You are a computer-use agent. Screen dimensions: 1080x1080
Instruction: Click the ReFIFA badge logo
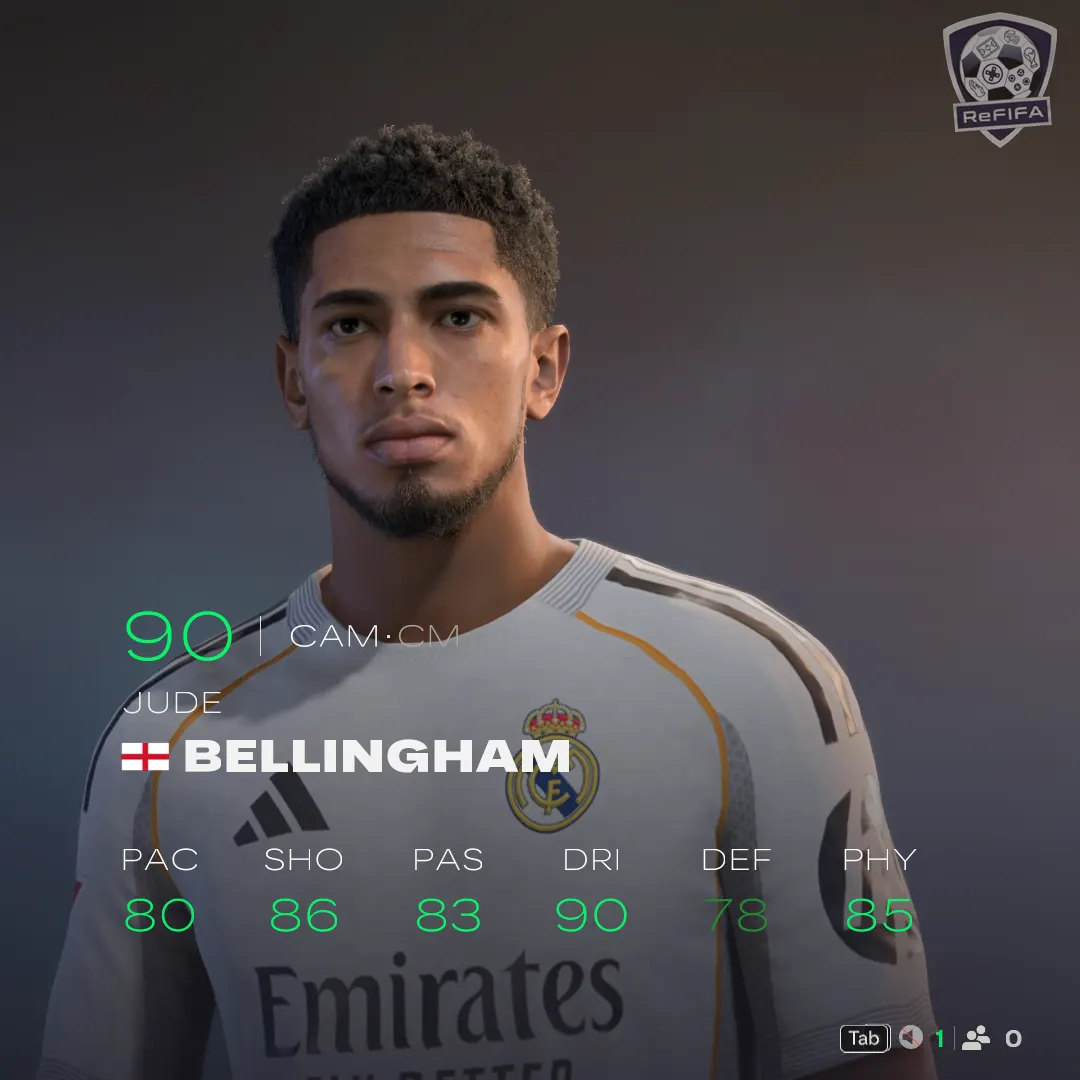pos(999,78)
